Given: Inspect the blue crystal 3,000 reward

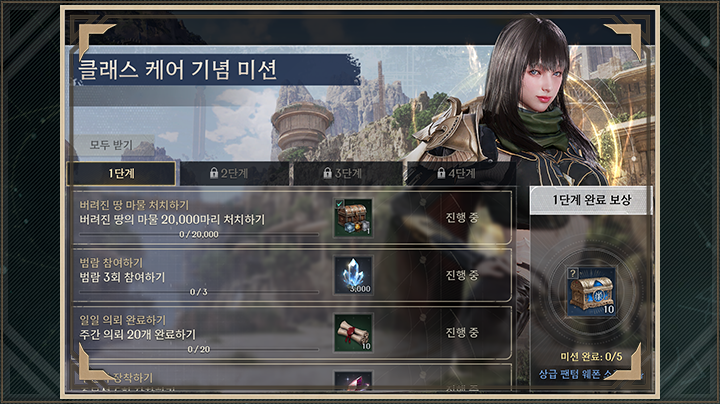Looking at the screenshot, I should point(353,275).
